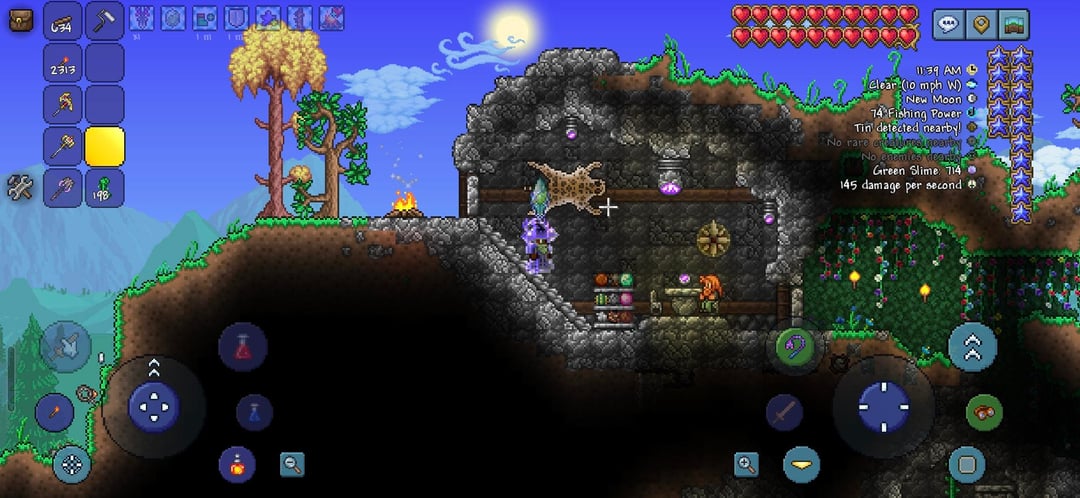
Task: Toggle the smart cursor crosshair button
Action: click(72, 463)
